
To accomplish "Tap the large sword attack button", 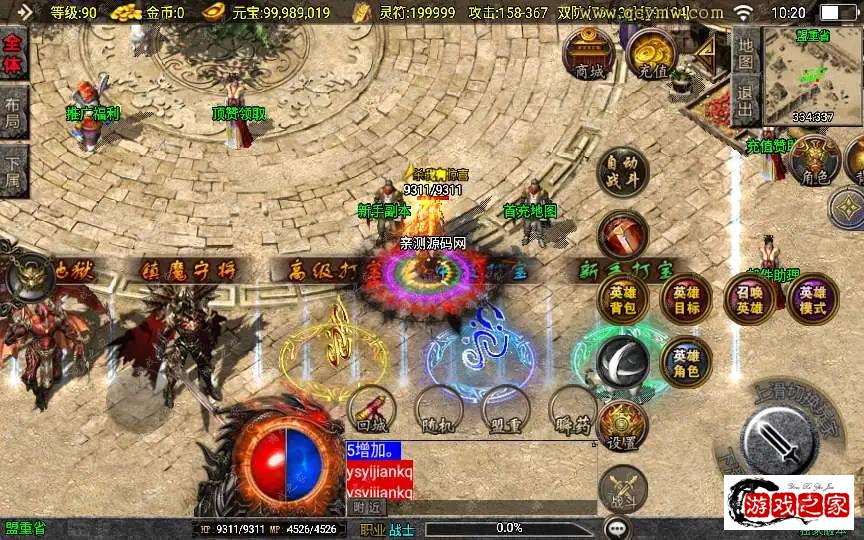I will (x=783, y=435).
